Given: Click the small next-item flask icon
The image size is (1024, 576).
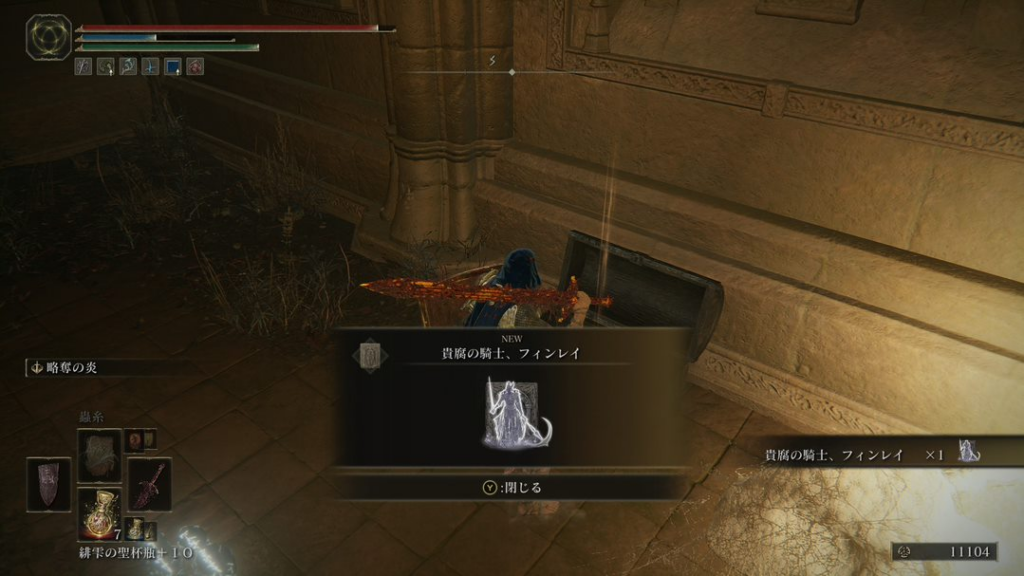Looking at the screenshot, I should click(134, 527).
